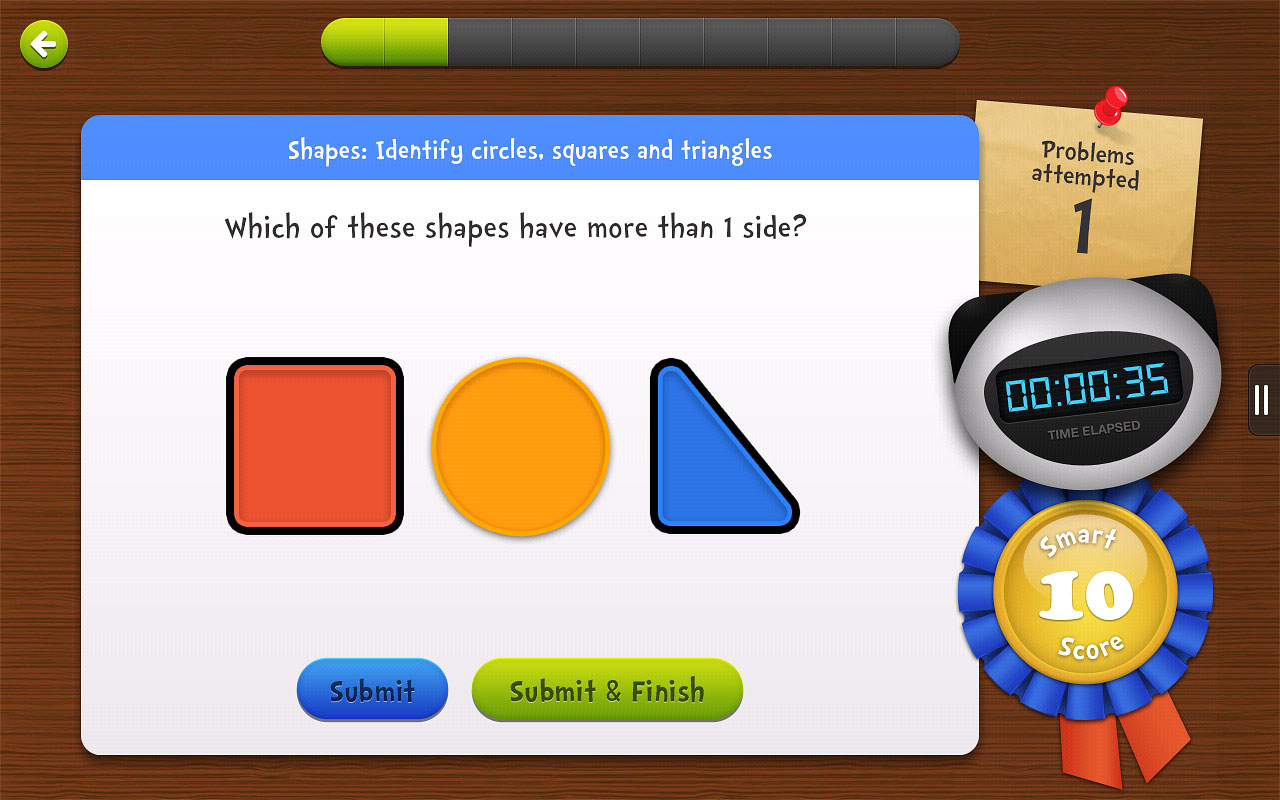1280x800 pixels.
Task: Click the stopwatch showing time elapsed
Action: pyautogui.click(x=1088, y=390)
